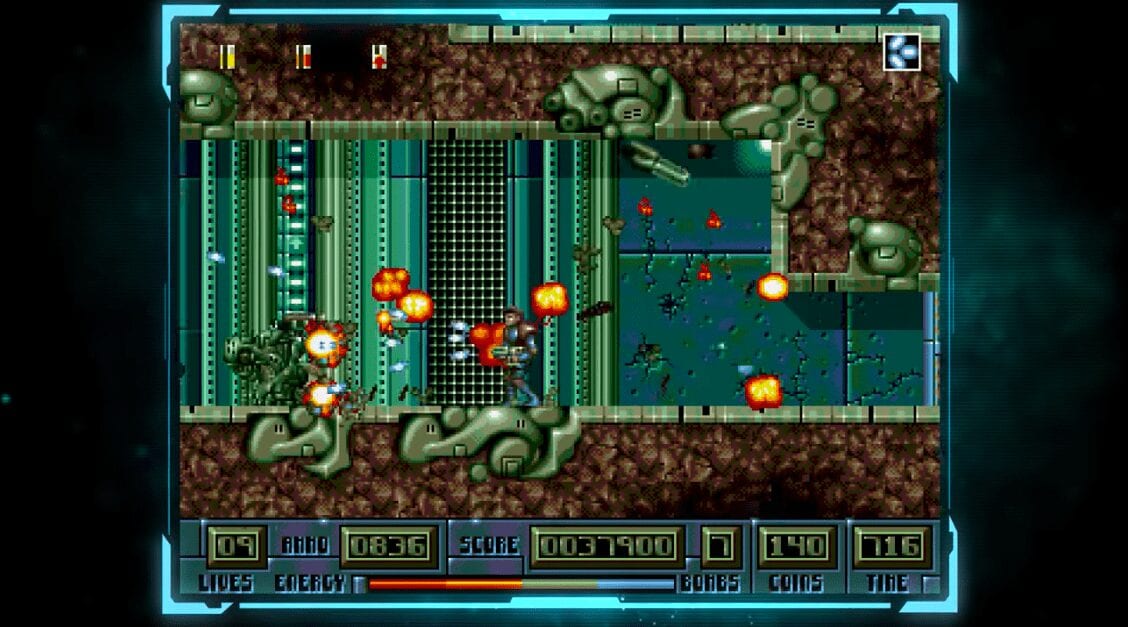Select the red arrow power-up indicator

click(x=379, y=57)
